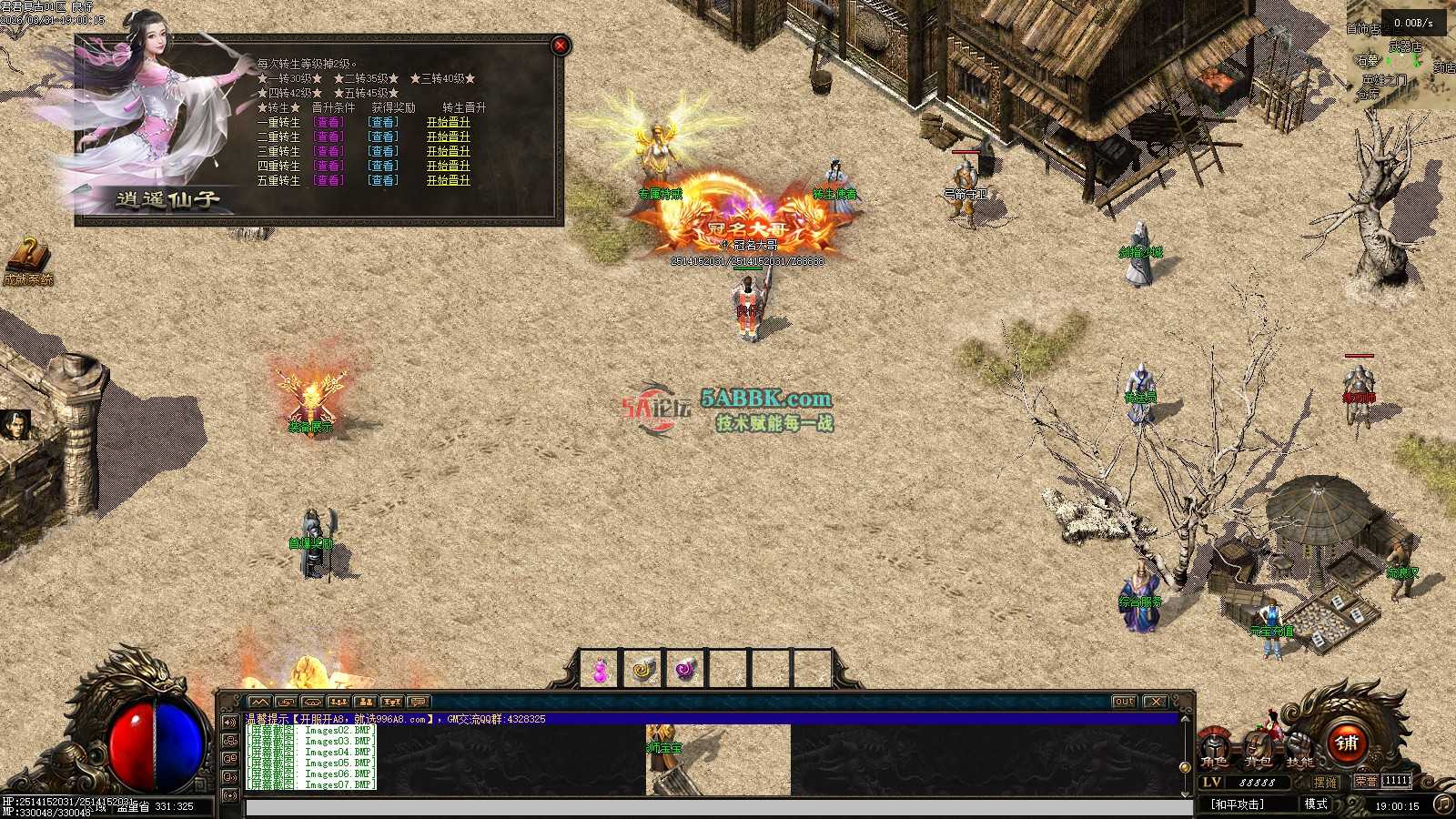This screenshot has width=1456, height=819.
Task: View 晋升条件 for 一重转生
Action: pos(328,123)
